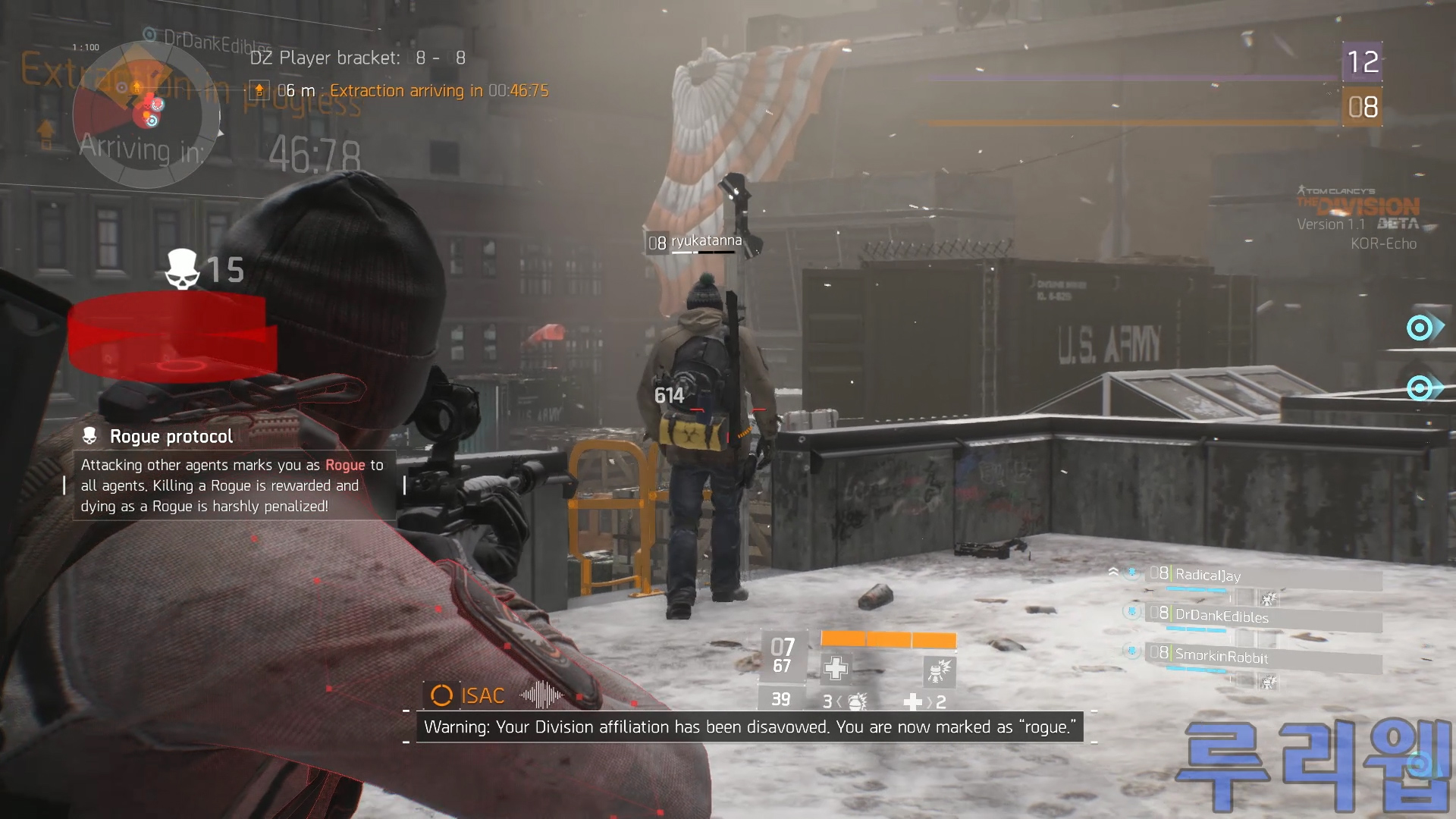Activate the right-hand skill icon beside health bar
This screenshot has height=819, width=1456.
click(x=940, y=671)
